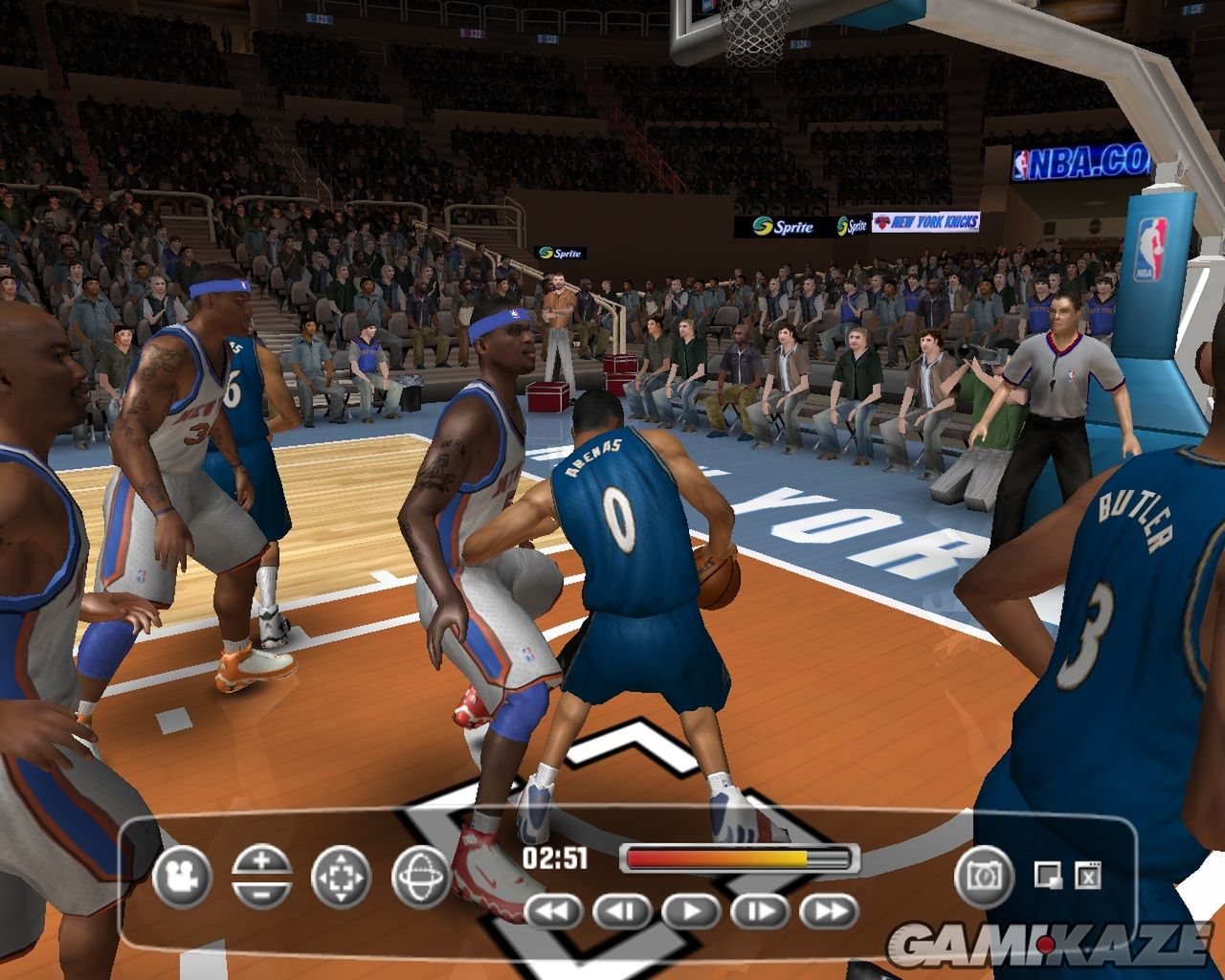1225x980 pixels.
Task: Click the movie camera icon
Action: [x=180, y=876]
